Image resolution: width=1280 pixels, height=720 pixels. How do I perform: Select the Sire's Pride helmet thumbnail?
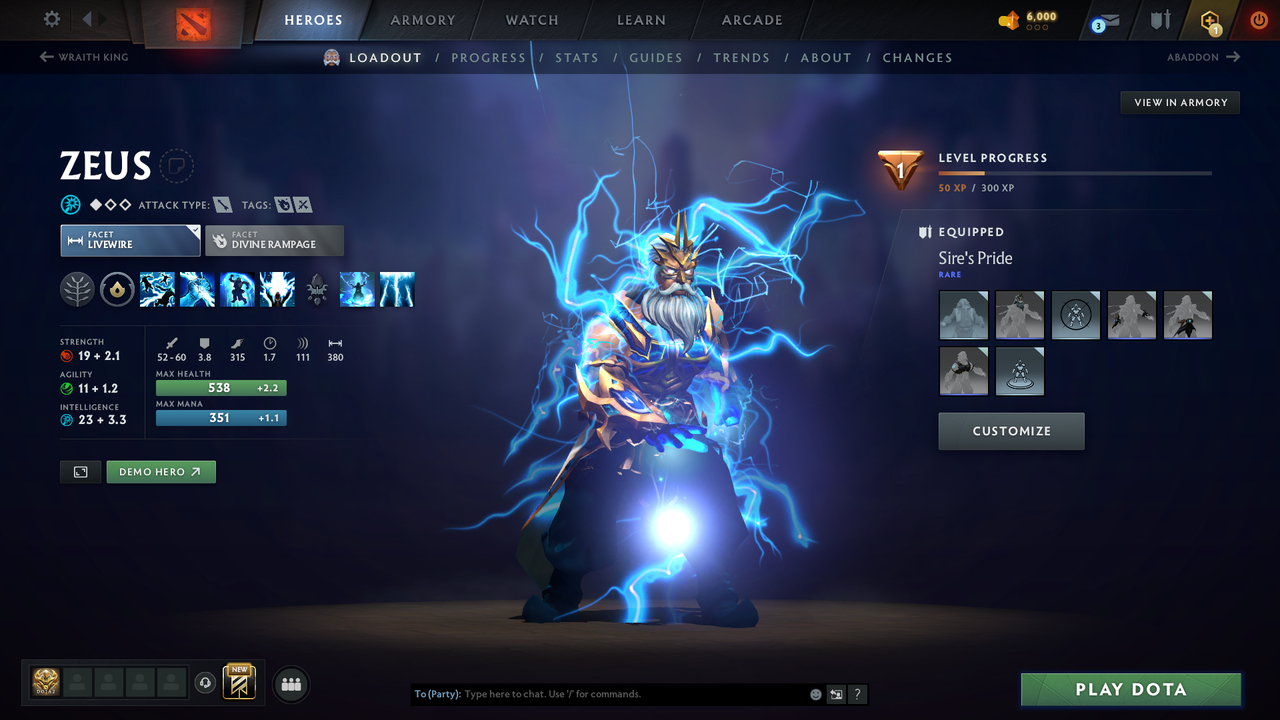pos(963,315)
